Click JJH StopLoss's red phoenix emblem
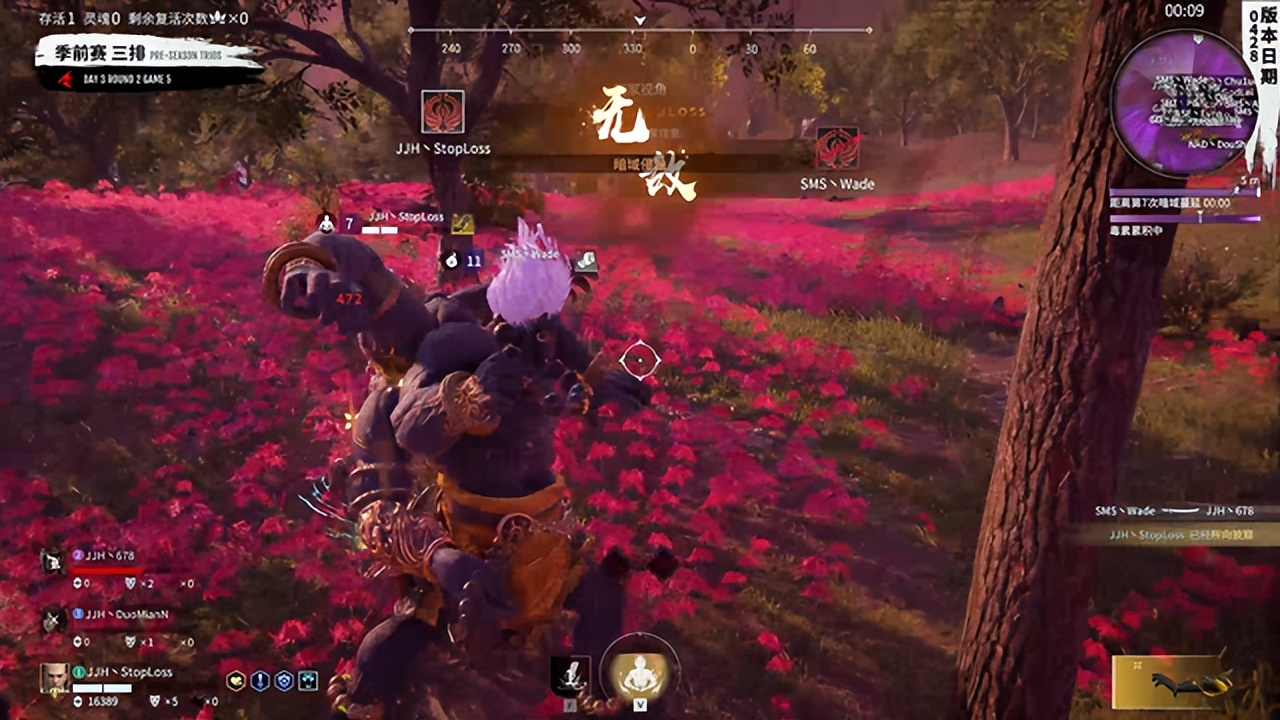 point(442,112)
